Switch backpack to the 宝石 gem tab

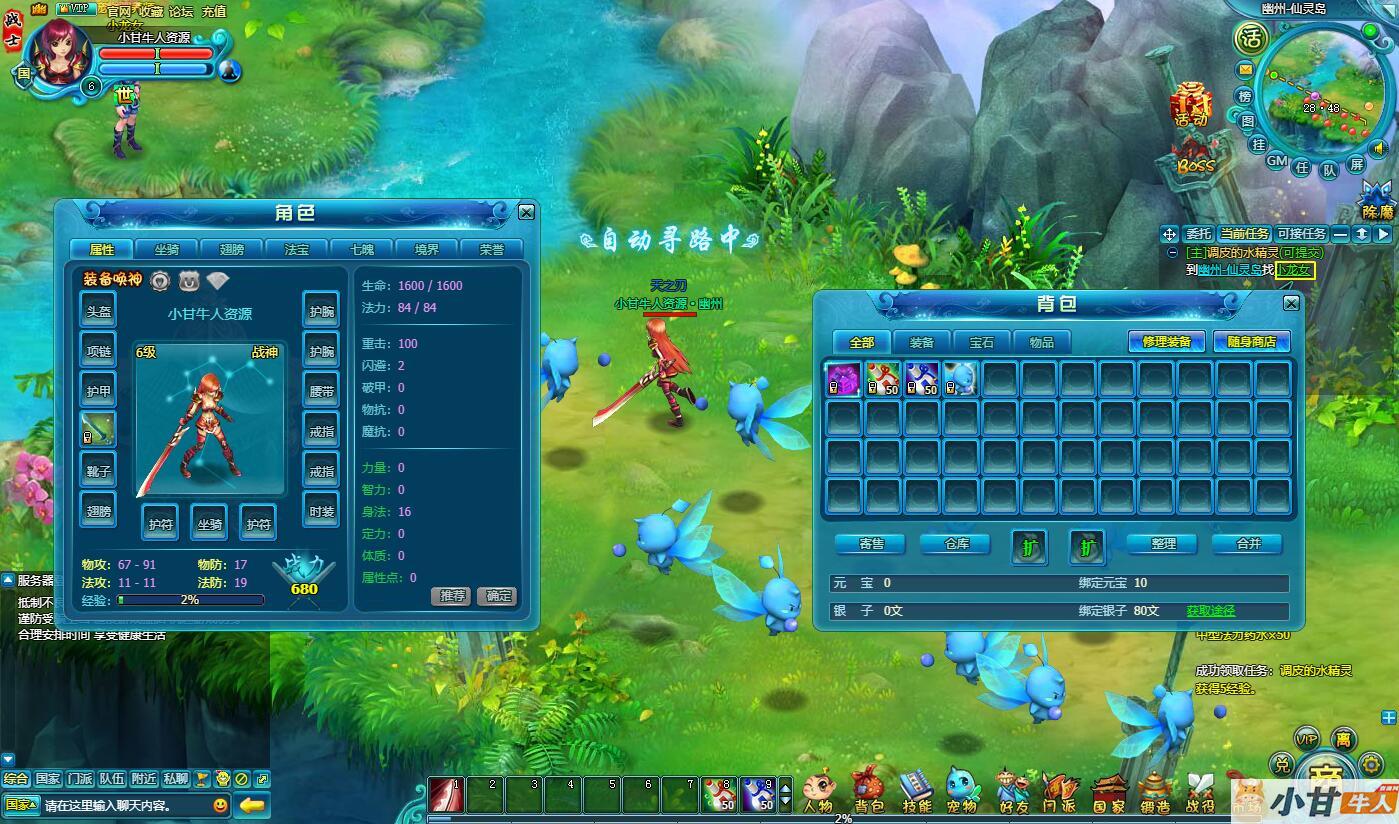(981, 342)
